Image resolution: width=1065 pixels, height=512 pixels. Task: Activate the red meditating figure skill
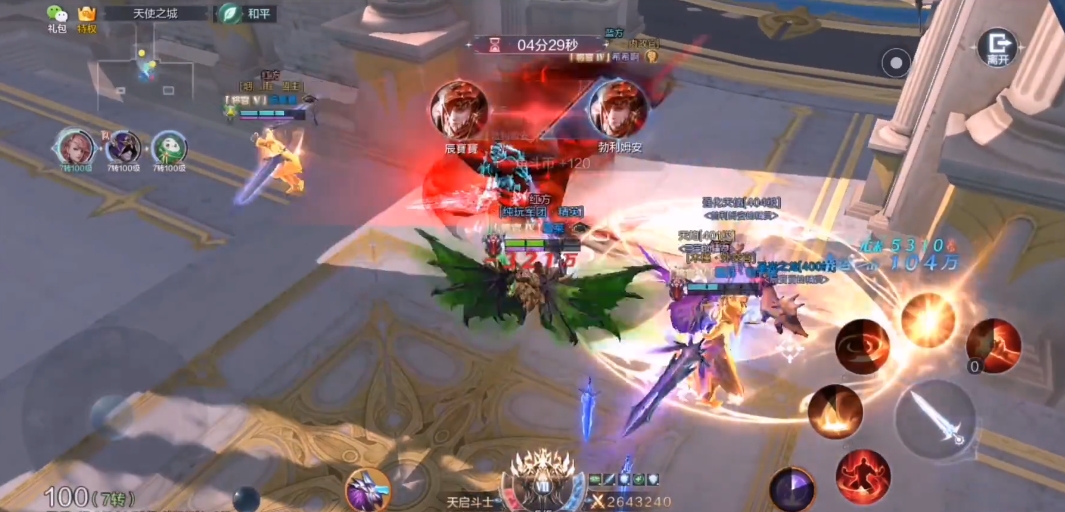click(863, 475)
